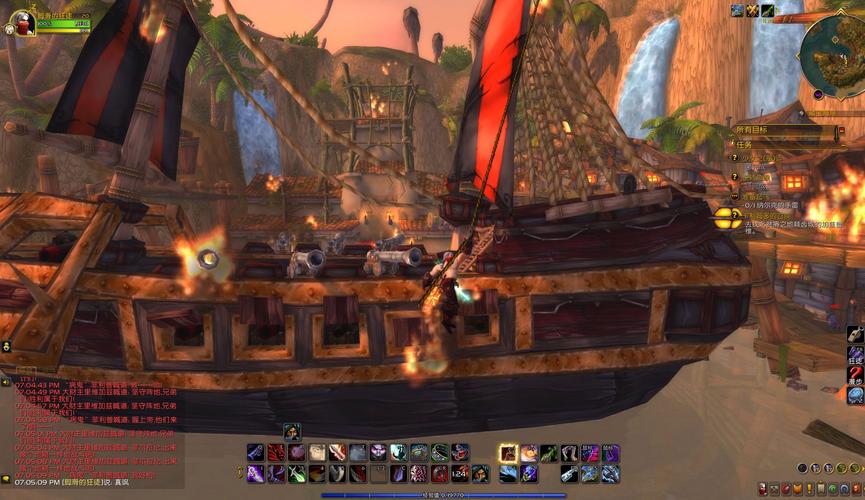Use the ability showing the 124 counter

[x=459, y=473]
